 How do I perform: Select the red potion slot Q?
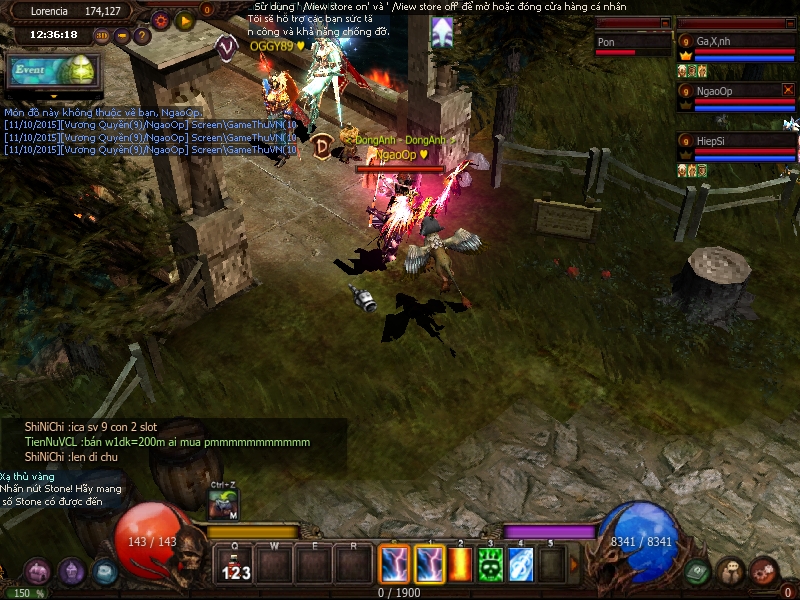click(237, 565)
